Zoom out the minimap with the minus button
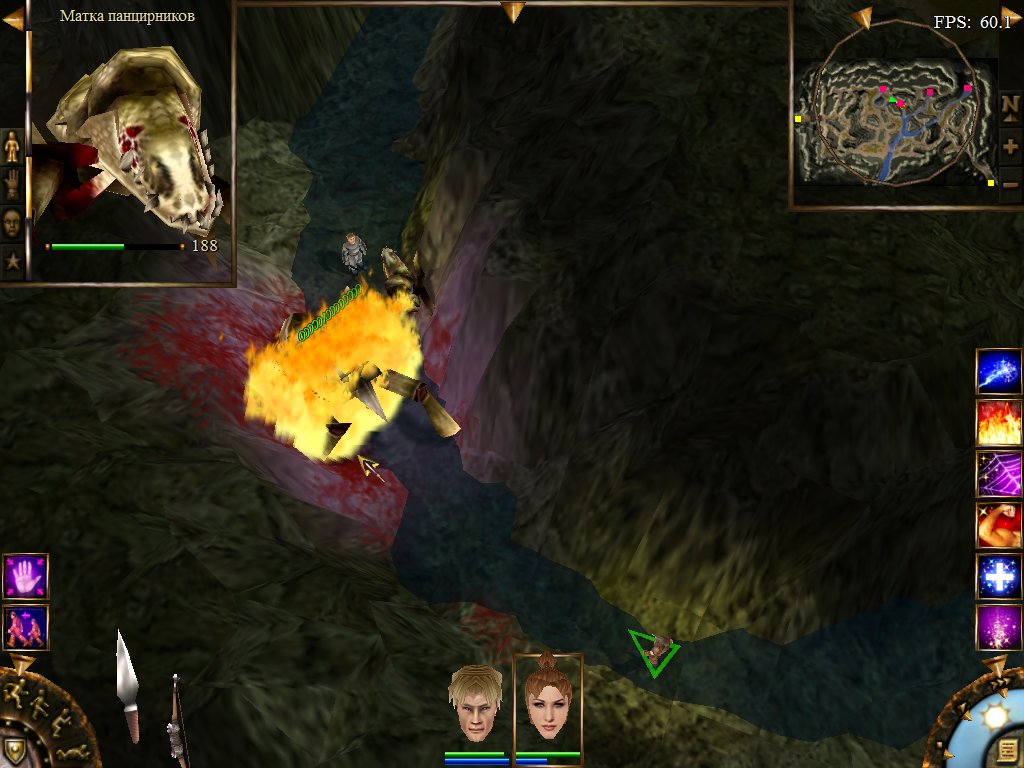The width and height of the screenshot is (1024, 768). click(x=1010, y=184)
